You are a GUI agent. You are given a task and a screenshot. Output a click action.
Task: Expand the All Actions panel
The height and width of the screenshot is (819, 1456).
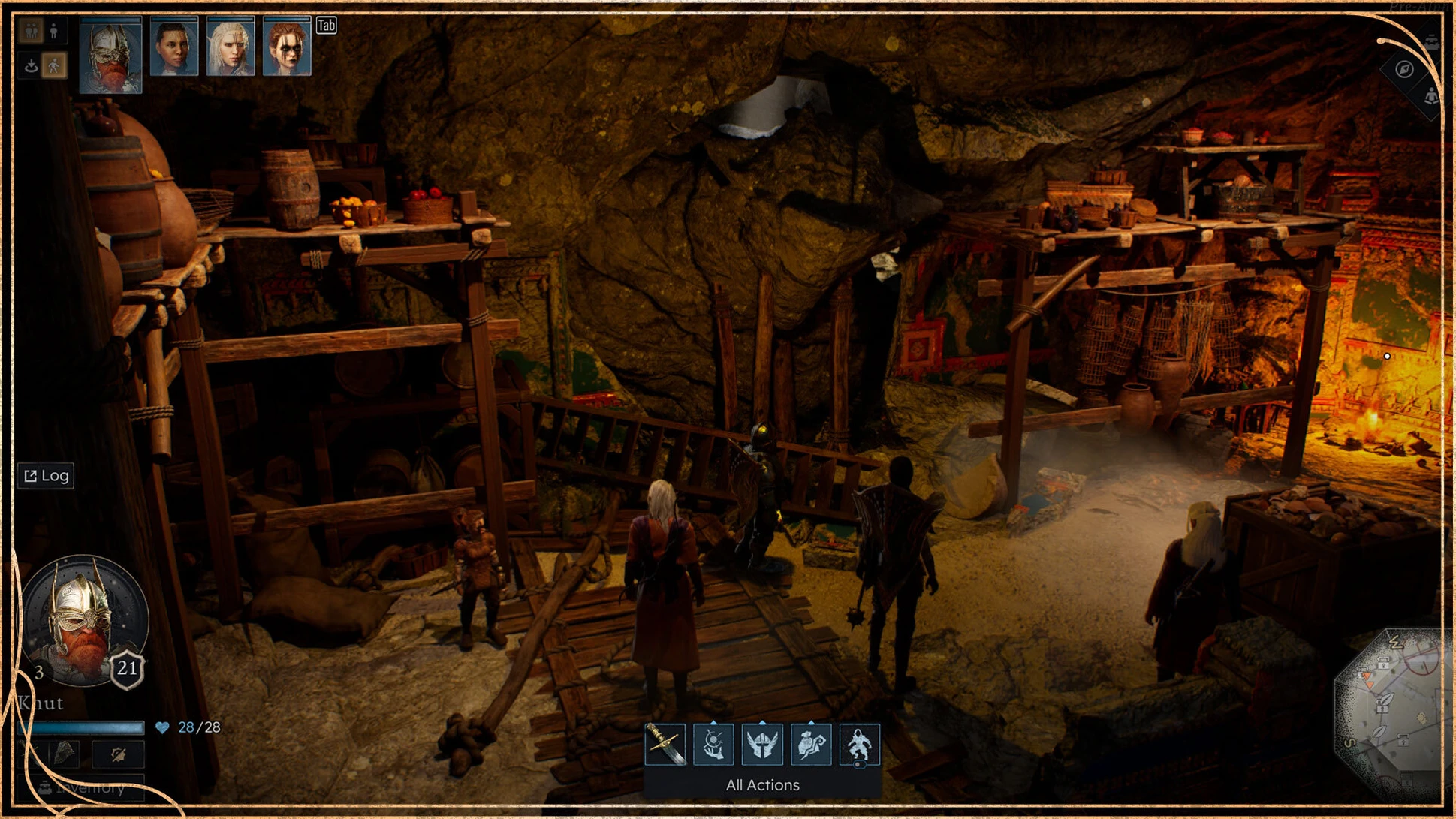click(x=762, y=785)
